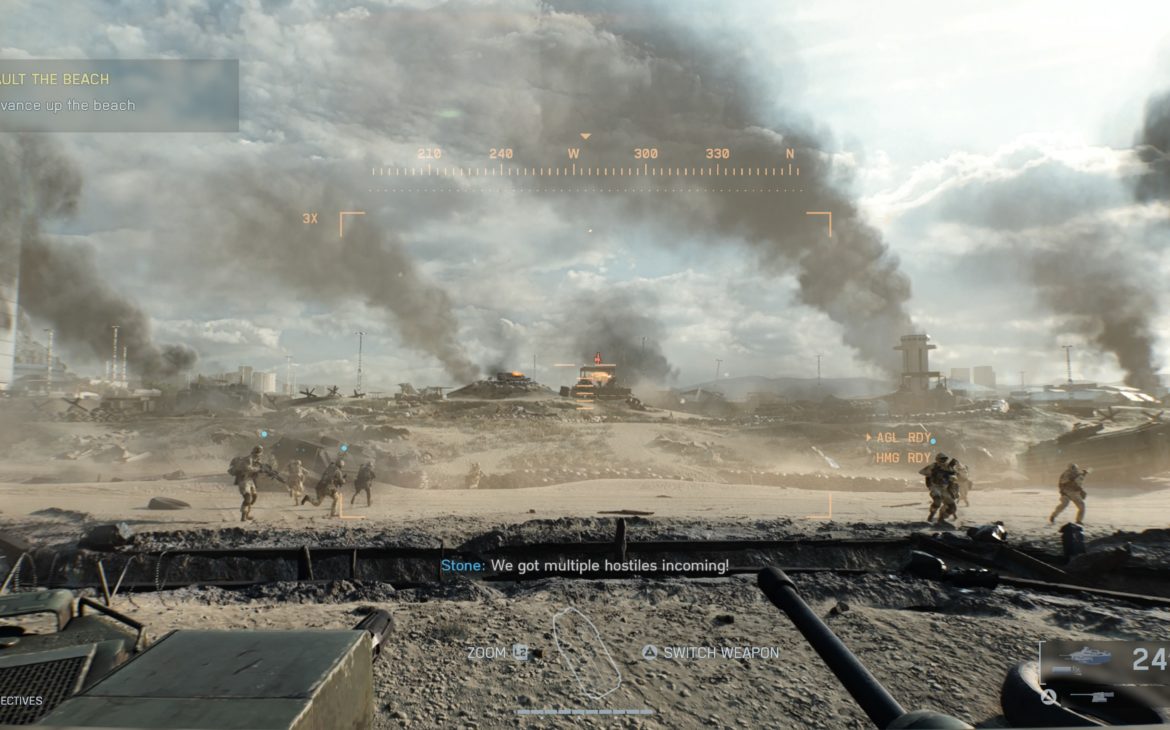Choose the machine gun secondary weapon icon
Screen dimensions: 1170x730
[1092, 696]
